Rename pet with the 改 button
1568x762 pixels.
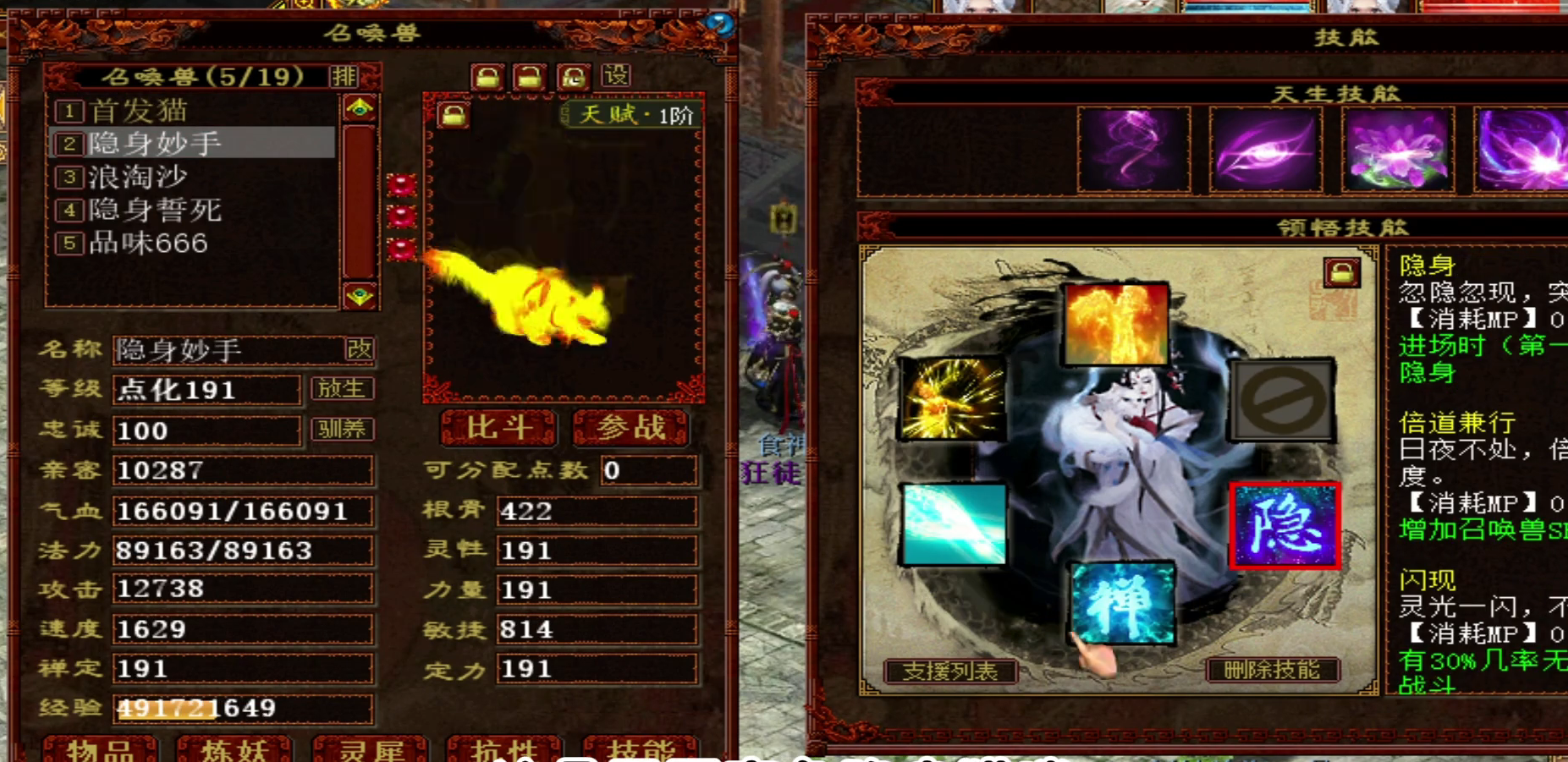359,349
